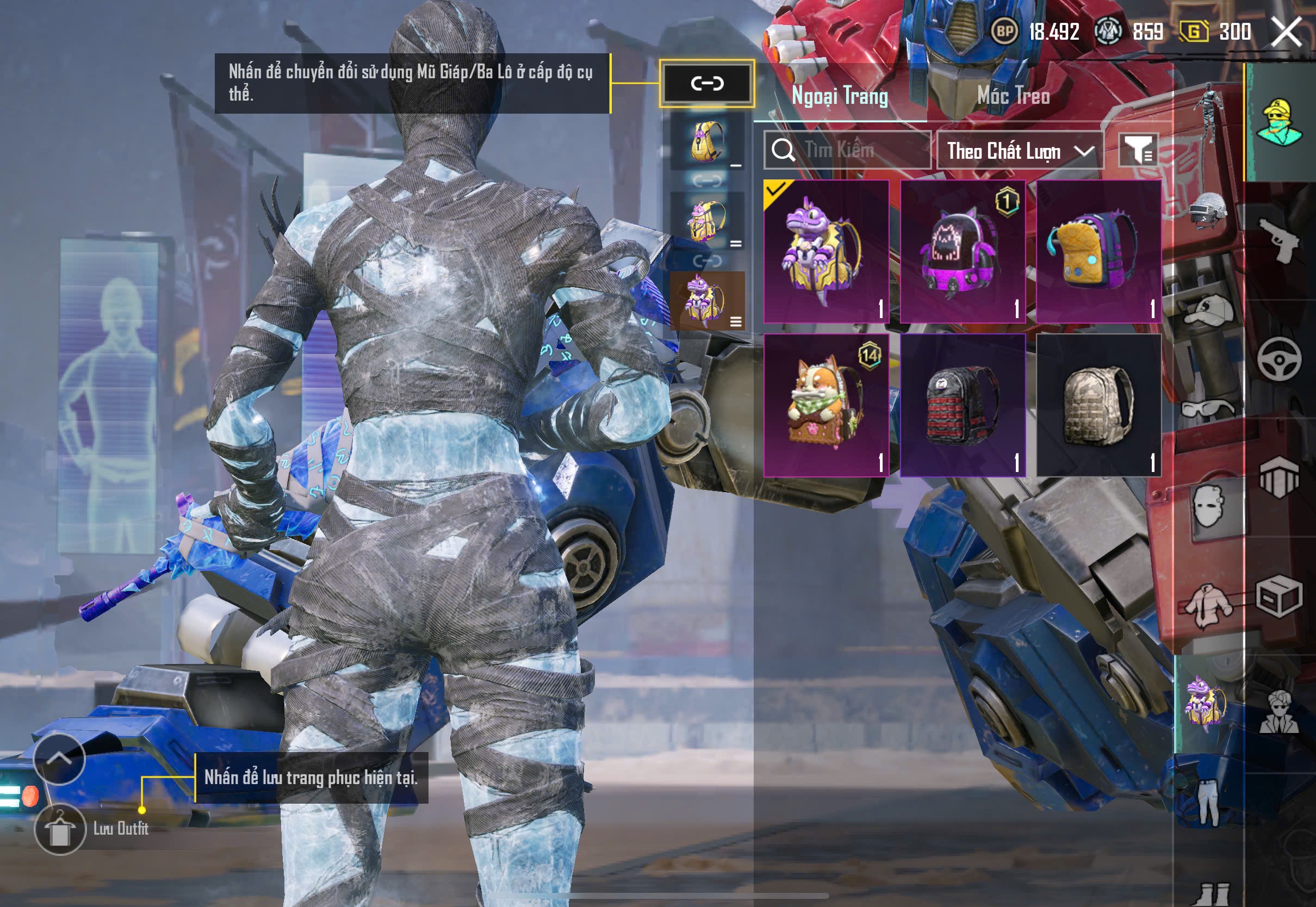Save the outfit with Lưu Outfit
This screenshot has width=1316, height=907.
(60, 829)
